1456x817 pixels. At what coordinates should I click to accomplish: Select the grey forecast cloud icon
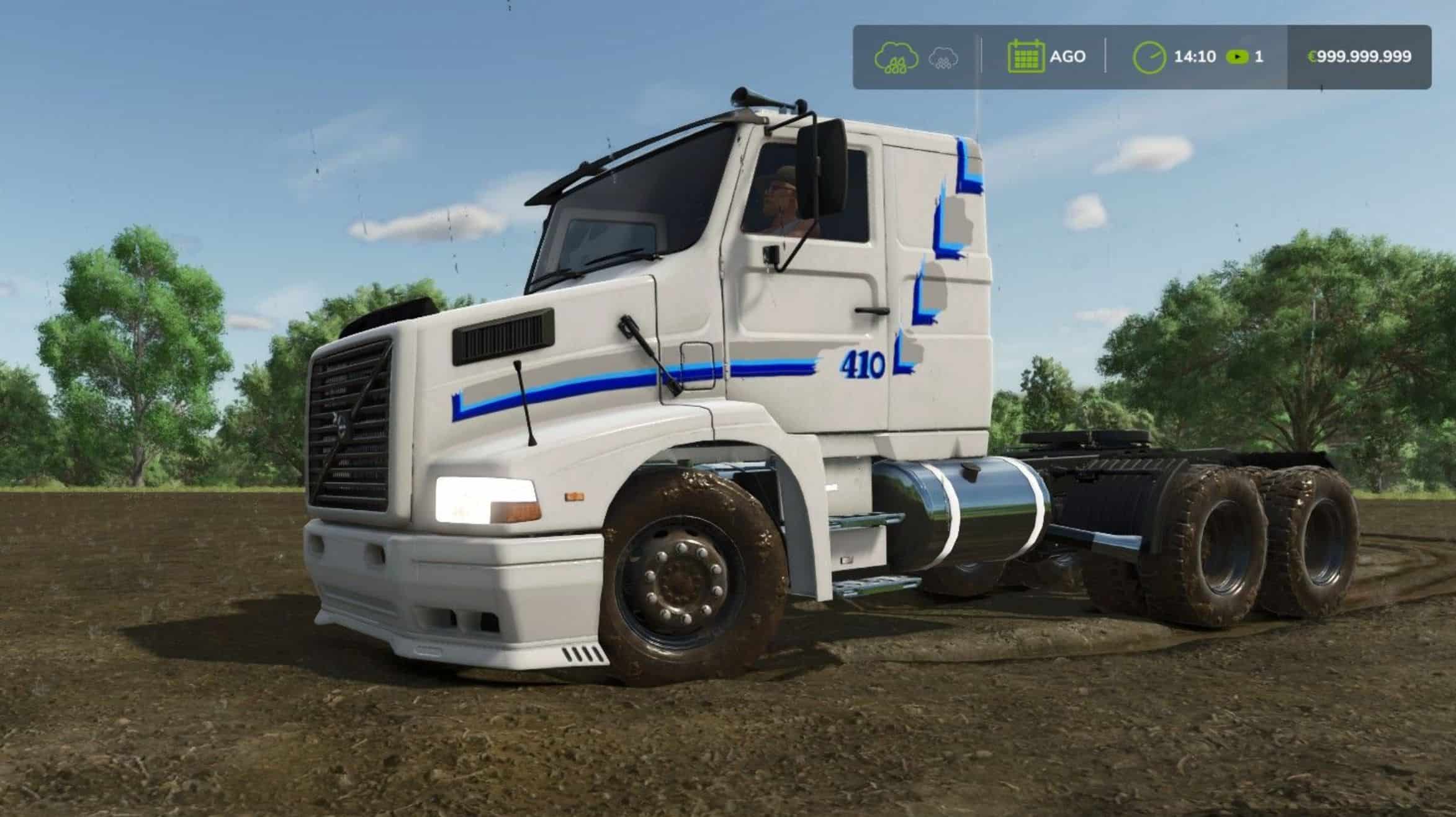[x=943, y=58]
